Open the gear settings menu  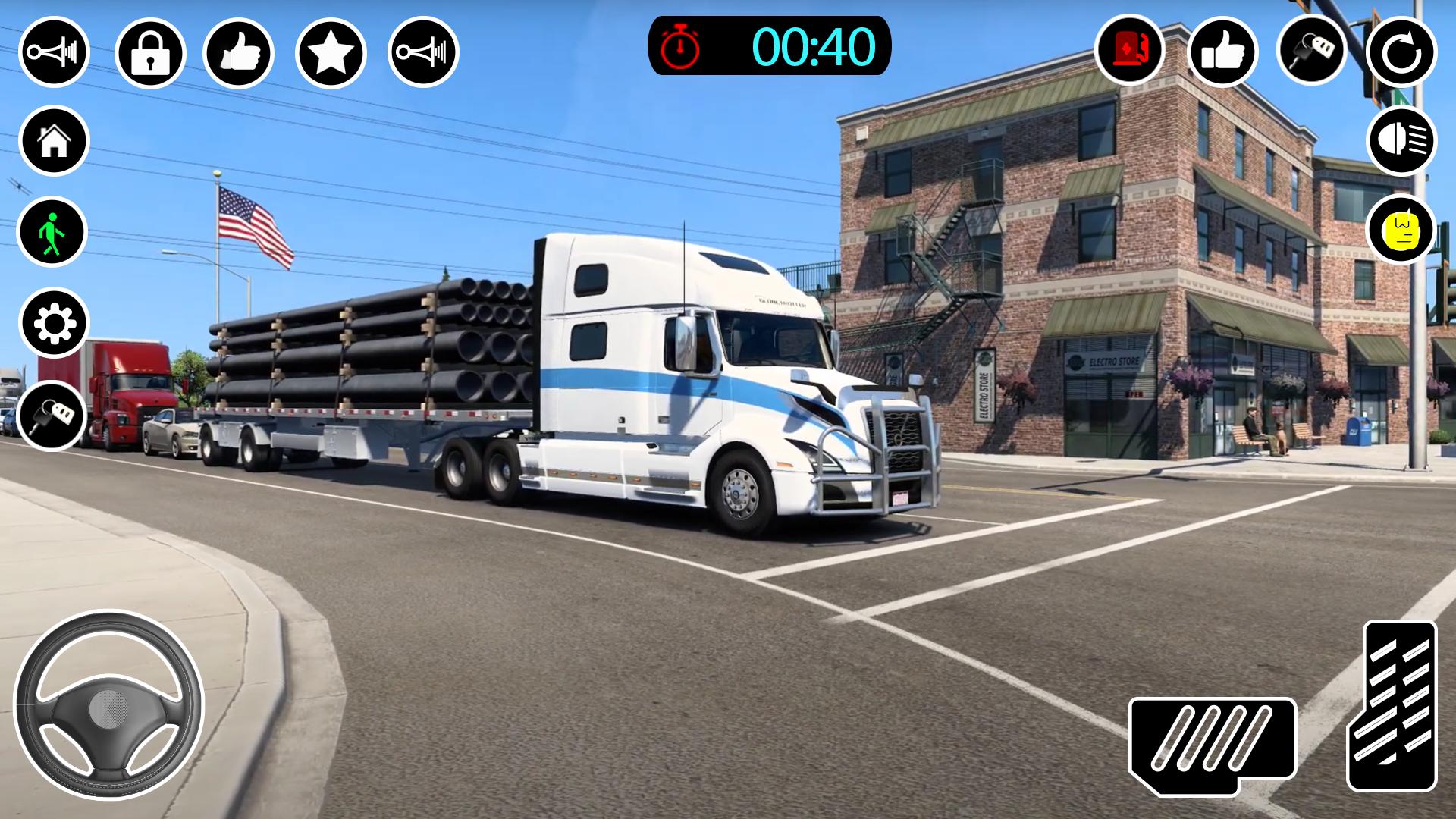pos(54,324)
